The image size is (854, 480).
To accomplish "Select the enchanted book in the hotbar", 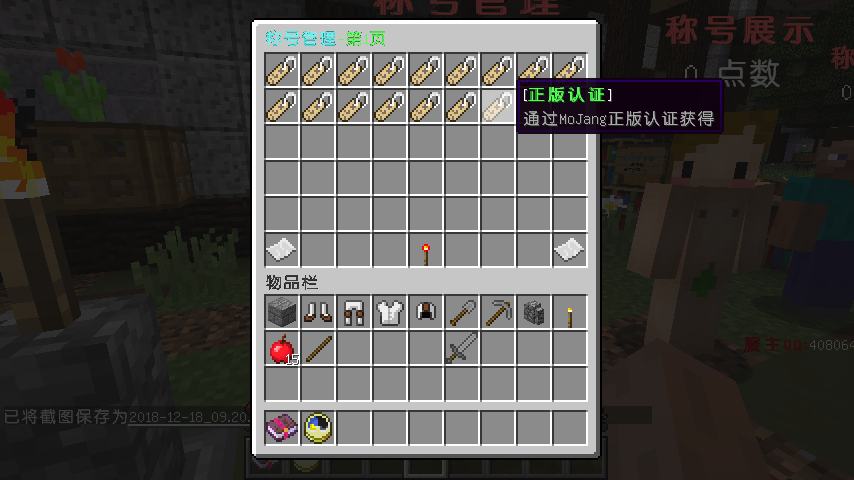I will 281,428.
